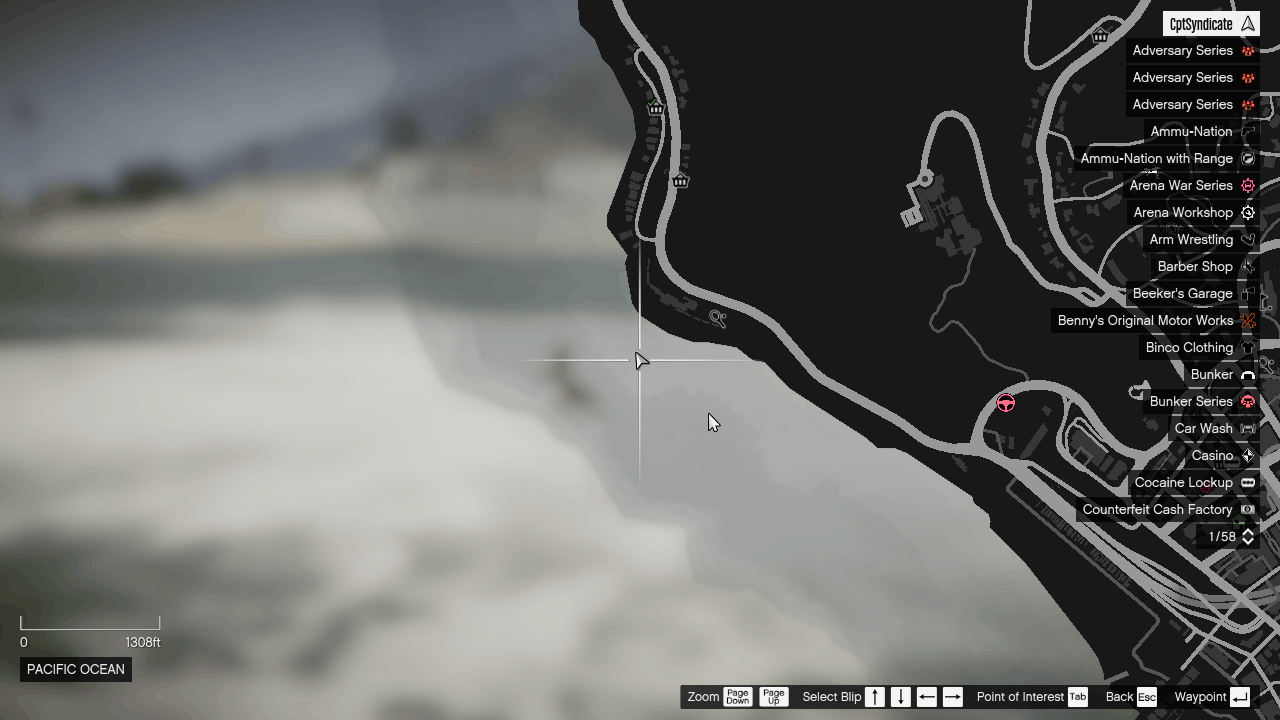Click the Back Esc button
1280x720 pixels.
pos(1131,696)
